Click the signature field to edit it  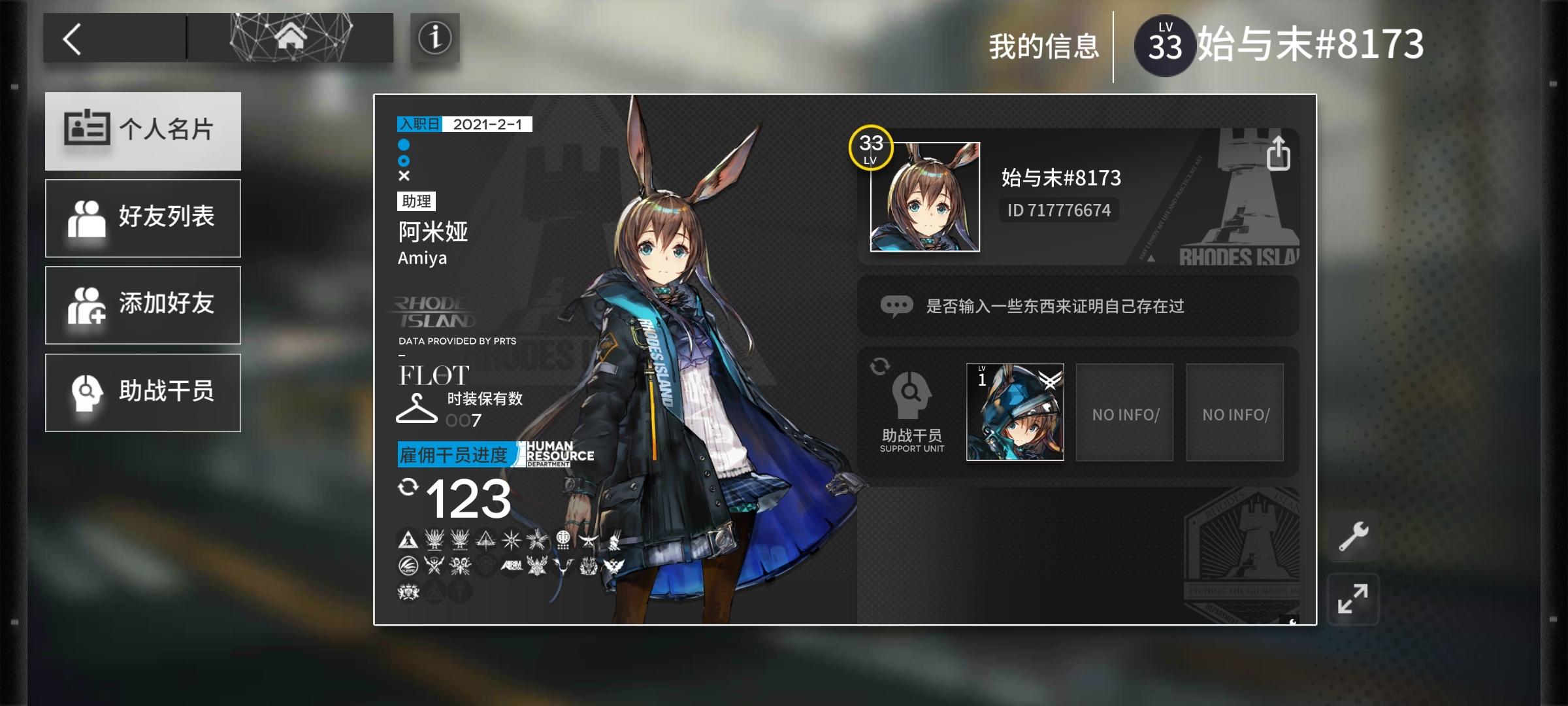click(x=1078, y=304)
